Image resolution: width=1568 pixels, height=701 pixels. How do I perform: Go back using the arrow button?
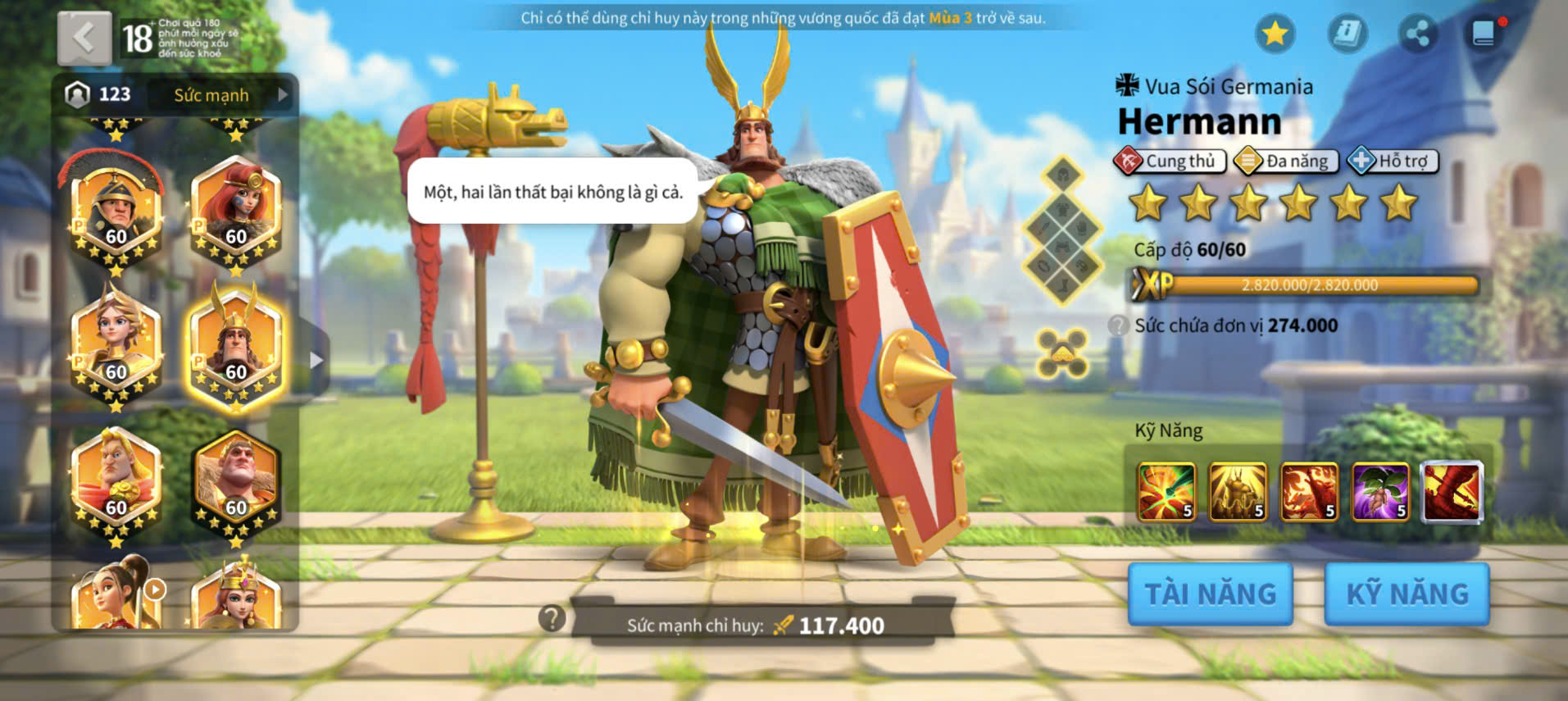[x=84, y=39]
